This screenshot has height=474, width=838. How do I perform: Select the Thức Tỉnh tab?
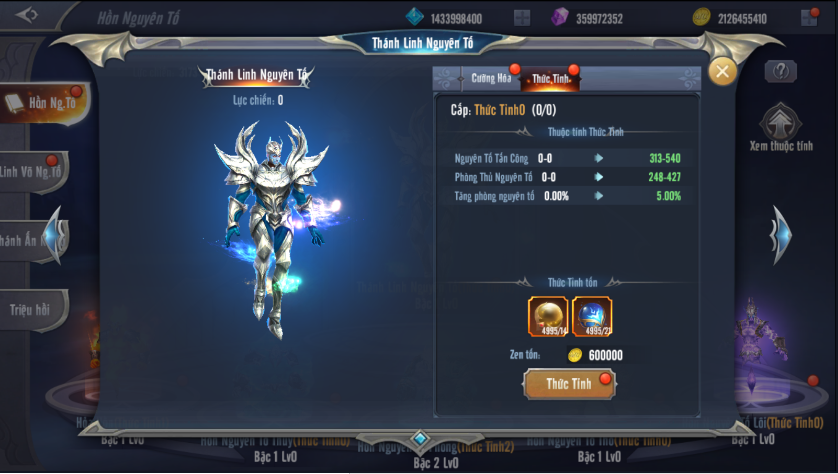550,78
